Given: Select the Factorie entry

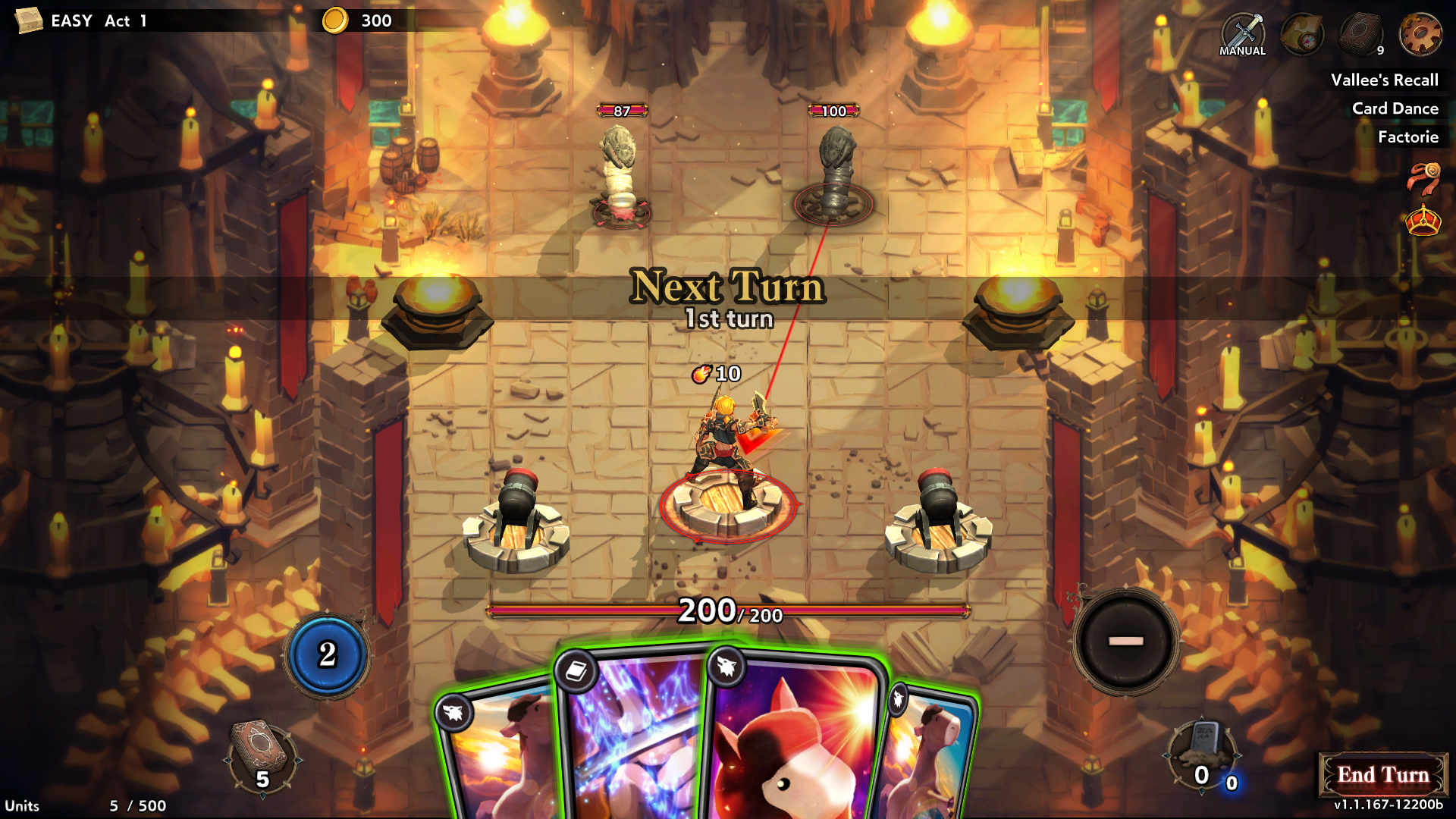Looking at the screenshot, I should [x=1407, y=137].
